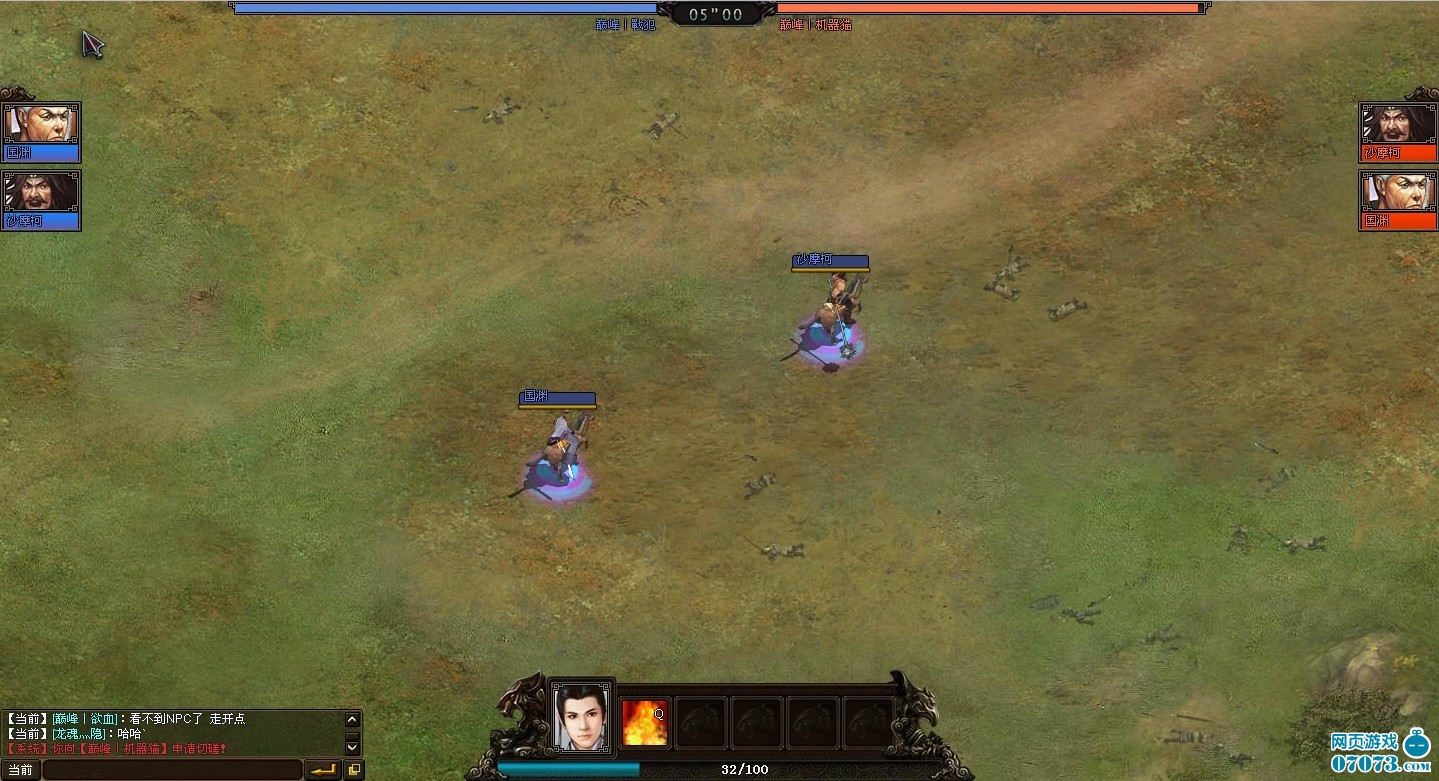This screenshot has height=781, width=1439.
Task: Click the chat log's up arrow
Action: point(352,719)
